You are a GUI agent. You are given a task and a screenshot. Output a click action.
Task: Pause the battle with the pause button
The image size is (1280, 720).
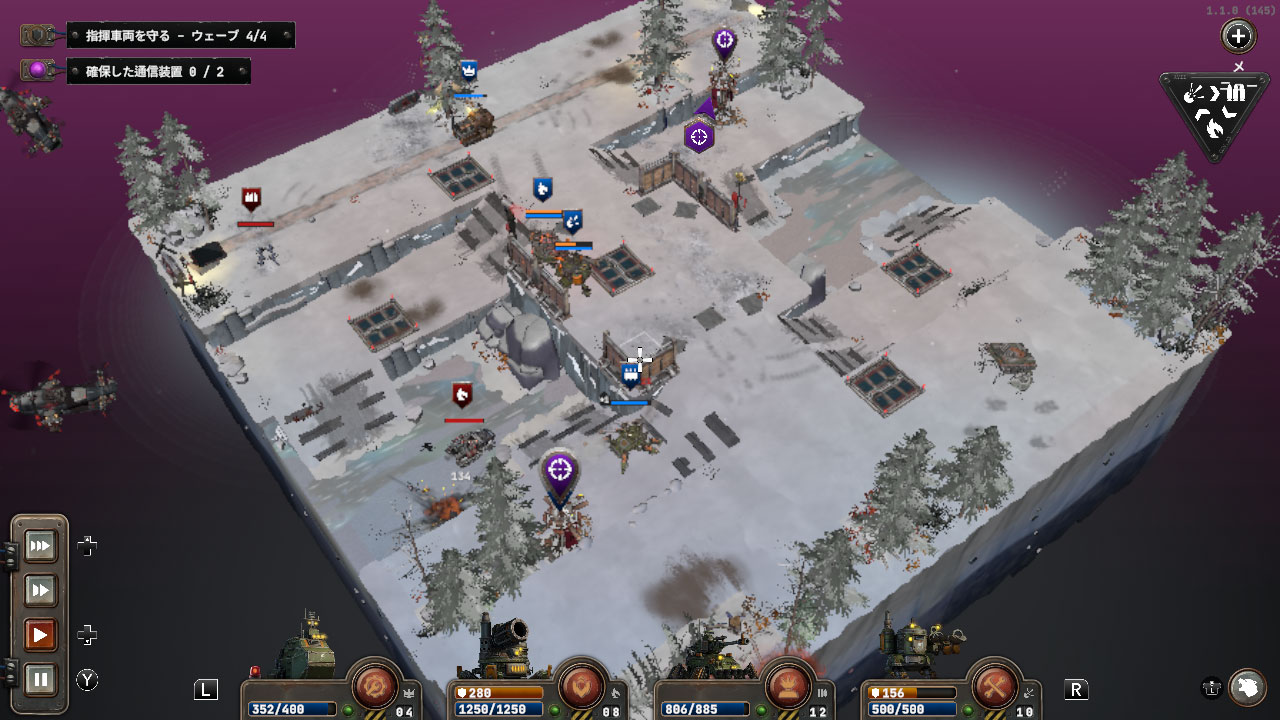[41, 680]
